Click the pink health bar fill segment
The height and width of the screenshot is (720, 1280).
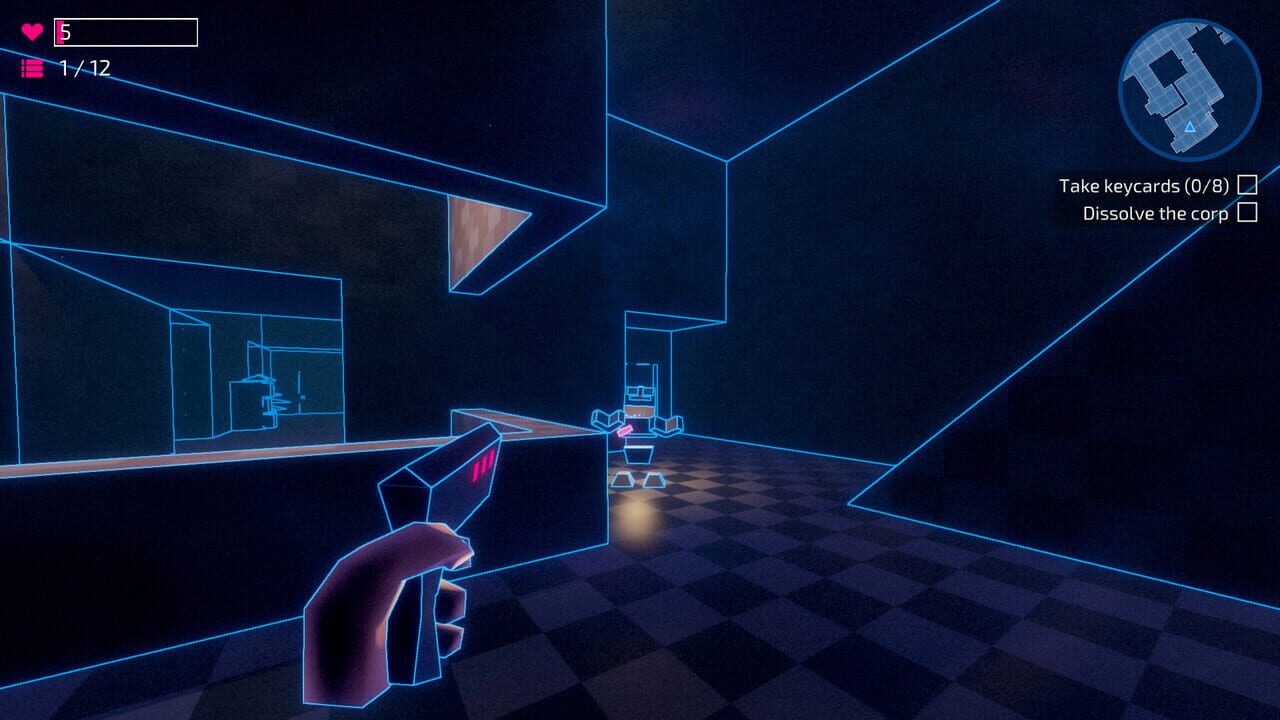[62, 30]
